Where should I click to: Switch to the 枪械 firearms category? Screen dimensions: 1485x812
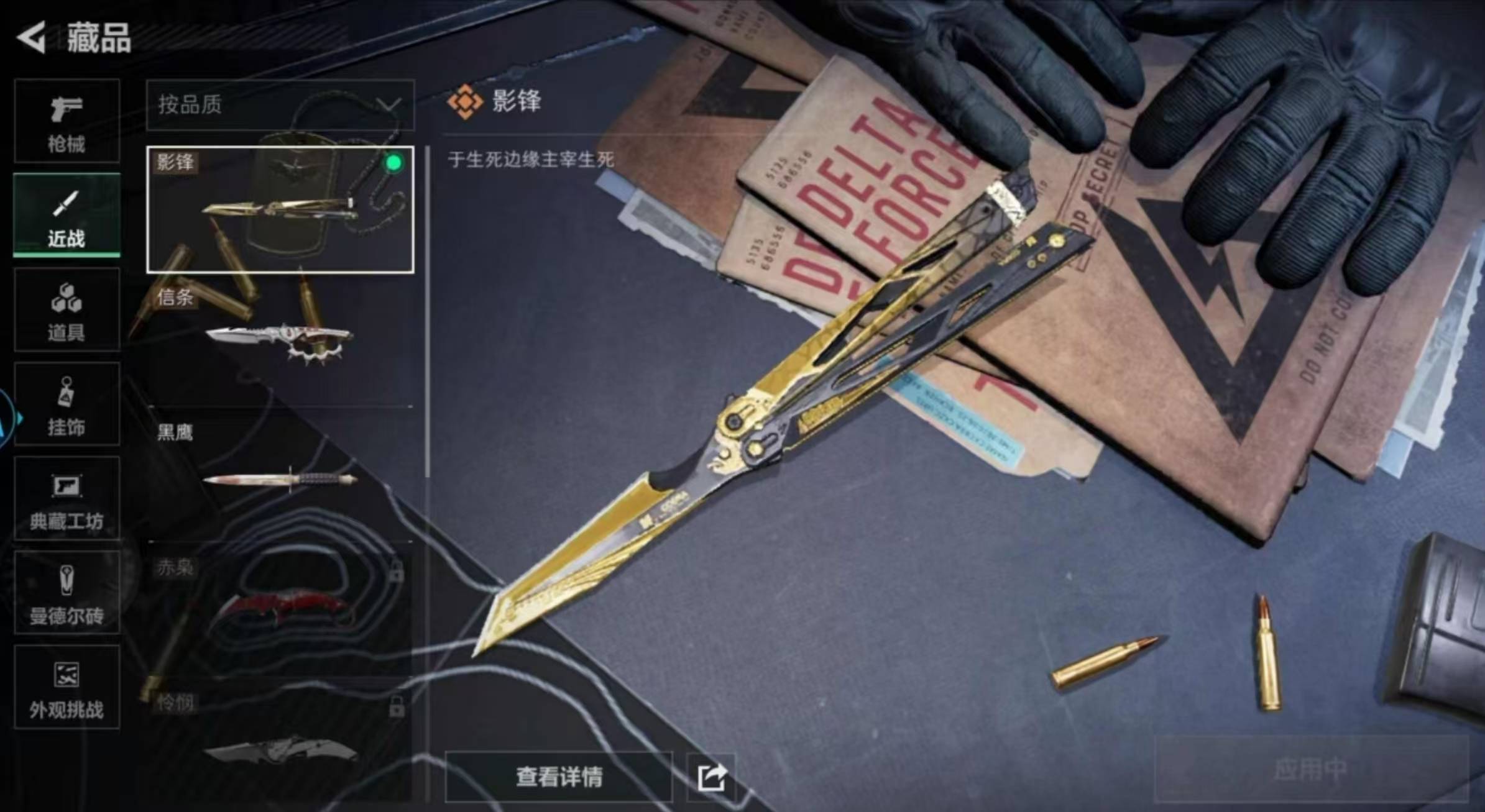pyautogui.click(x=67, y=122)
